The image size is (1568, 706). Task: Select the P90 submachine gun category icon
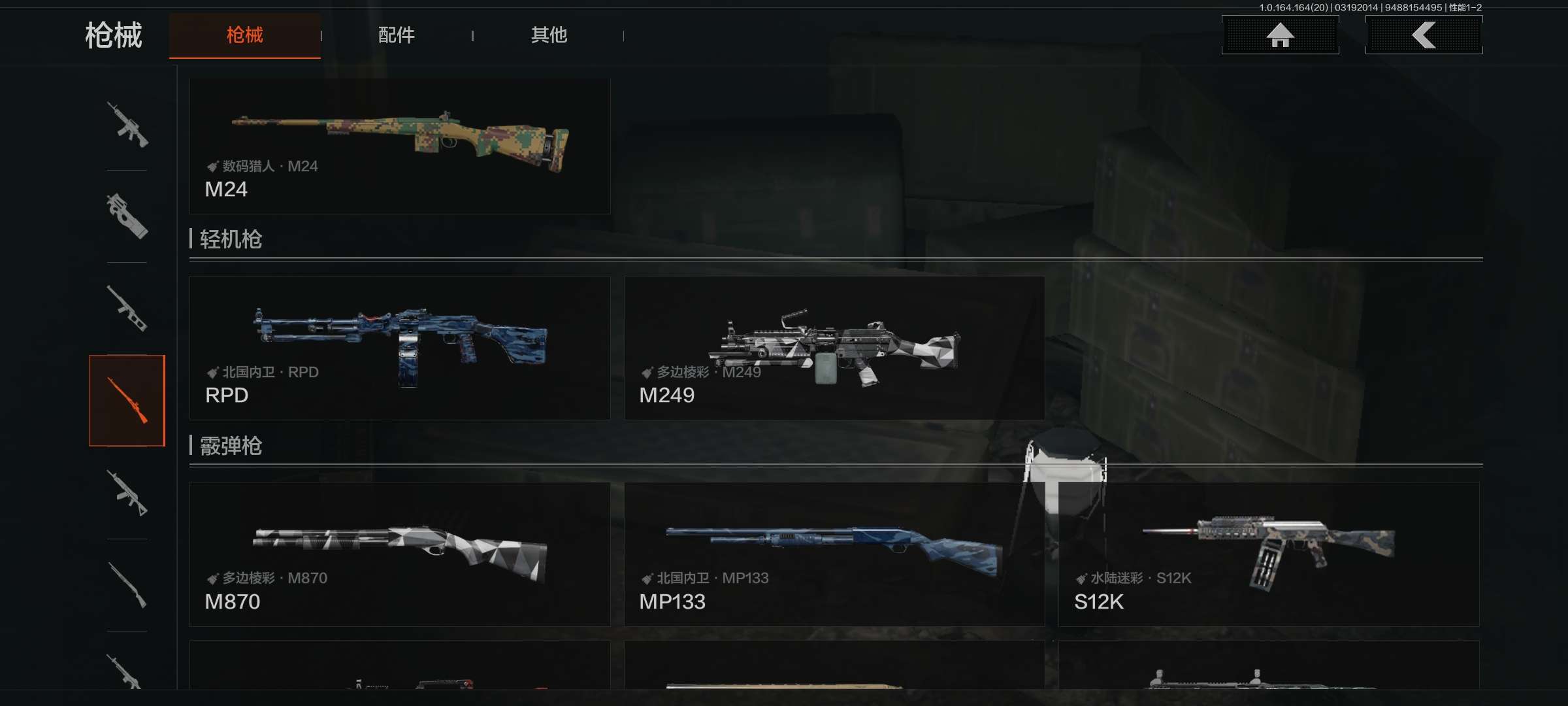127,216
